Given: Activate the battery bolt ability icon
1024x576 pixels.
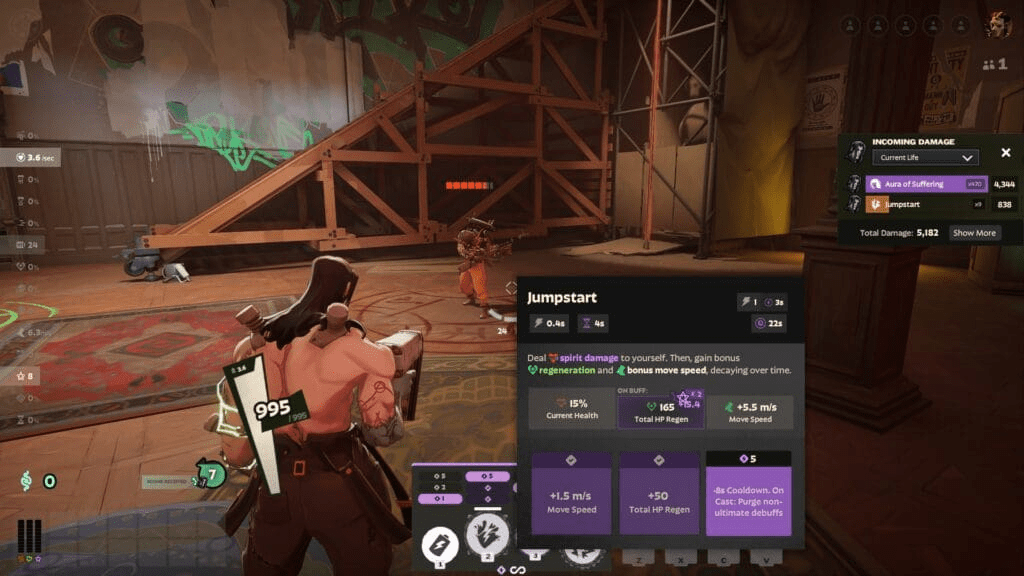Looking at the screenshot, I should [438, 544].
